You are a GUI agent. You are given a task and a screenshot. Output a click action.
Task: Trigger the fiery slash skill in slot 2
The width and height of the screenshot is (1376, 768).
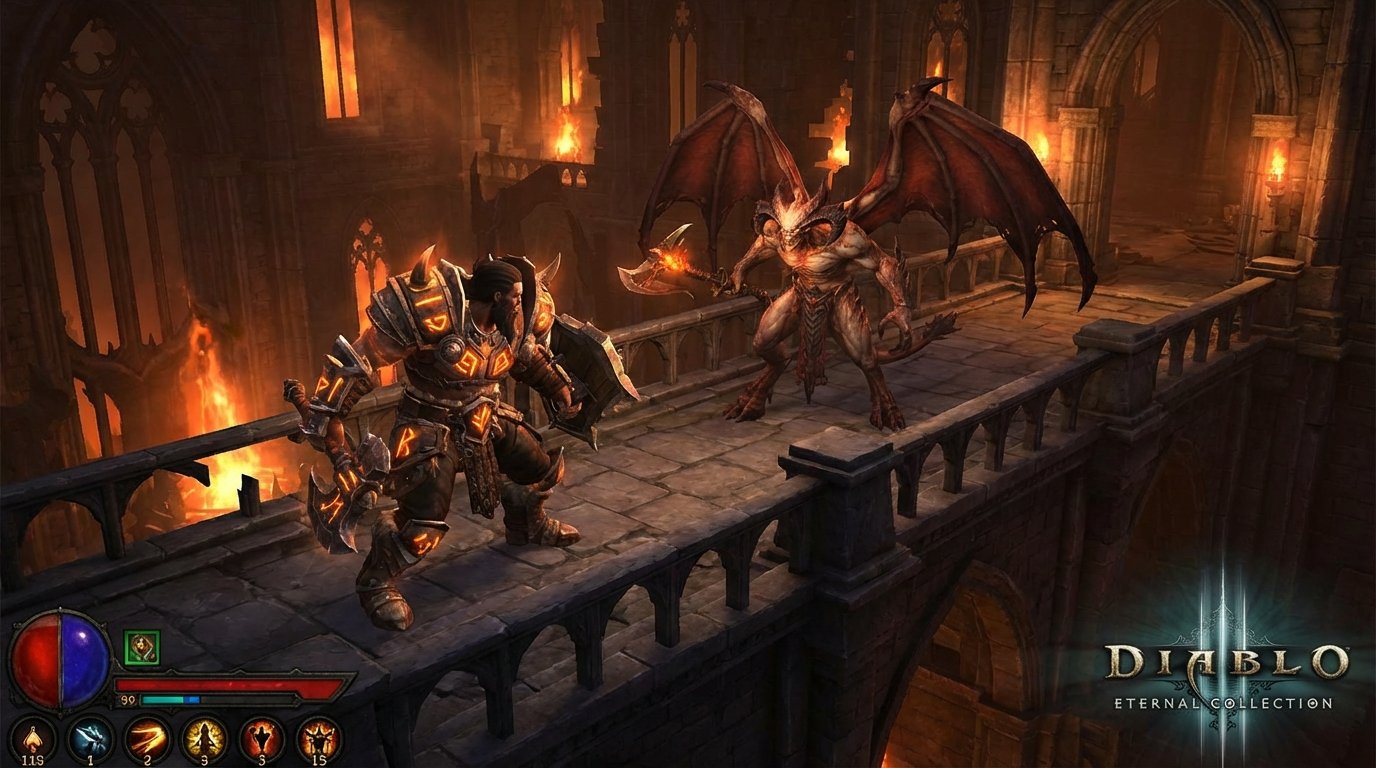coord(145,739)
